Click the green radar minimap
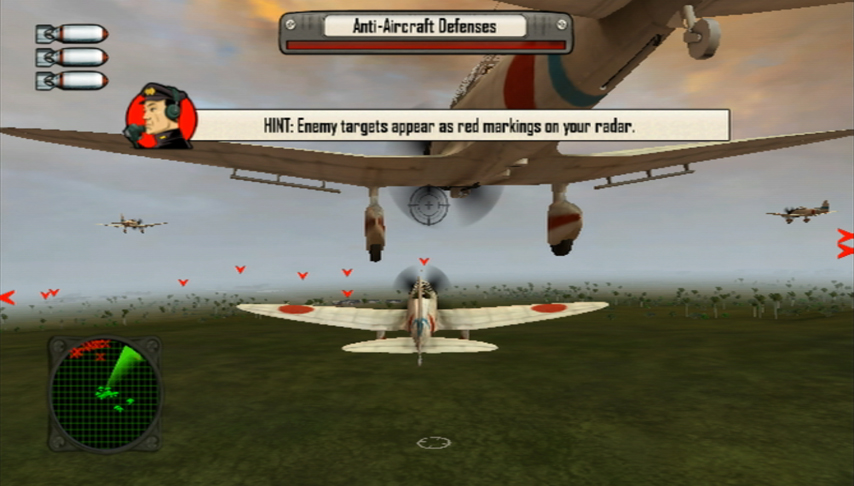The width and height of the screenshot is (854, 486). tap(104, 393)
